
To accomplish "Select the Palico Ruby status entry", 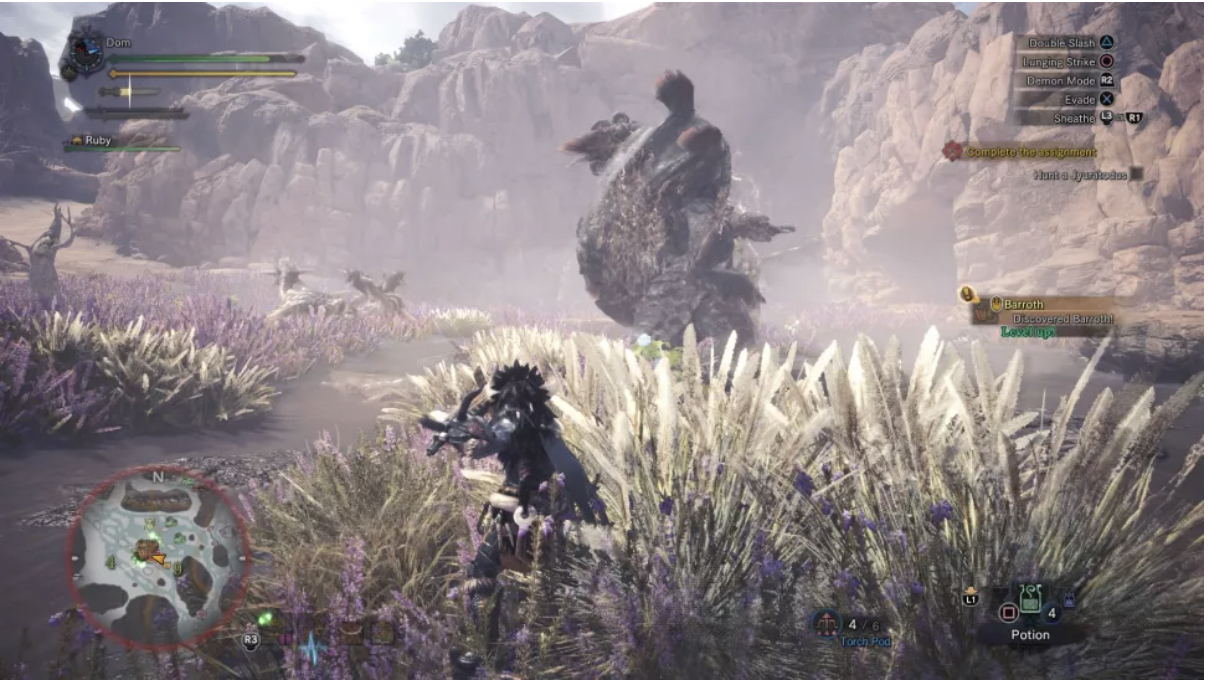I will [98, 141].
